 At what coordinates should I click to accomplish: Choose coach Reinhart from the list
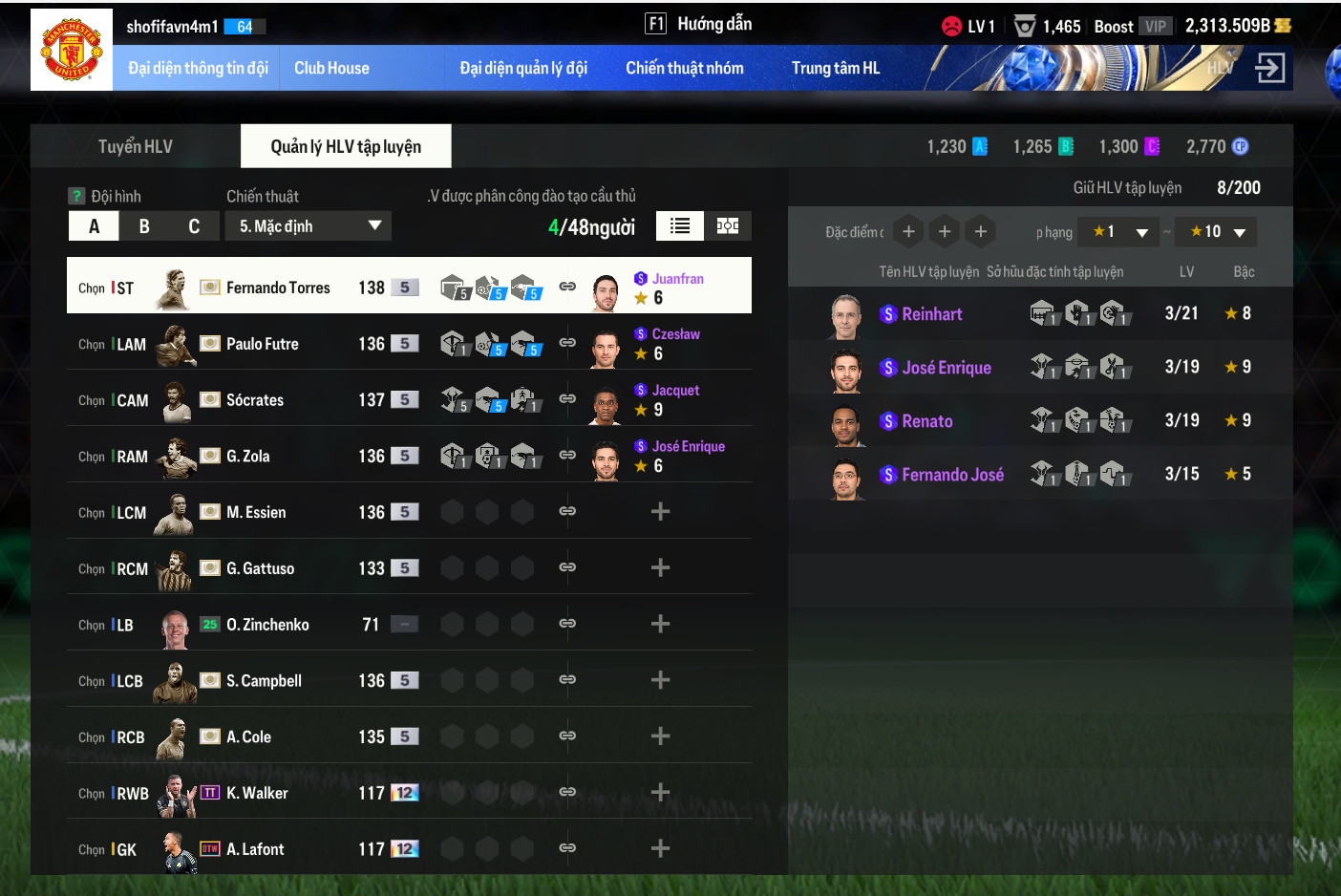931,314
